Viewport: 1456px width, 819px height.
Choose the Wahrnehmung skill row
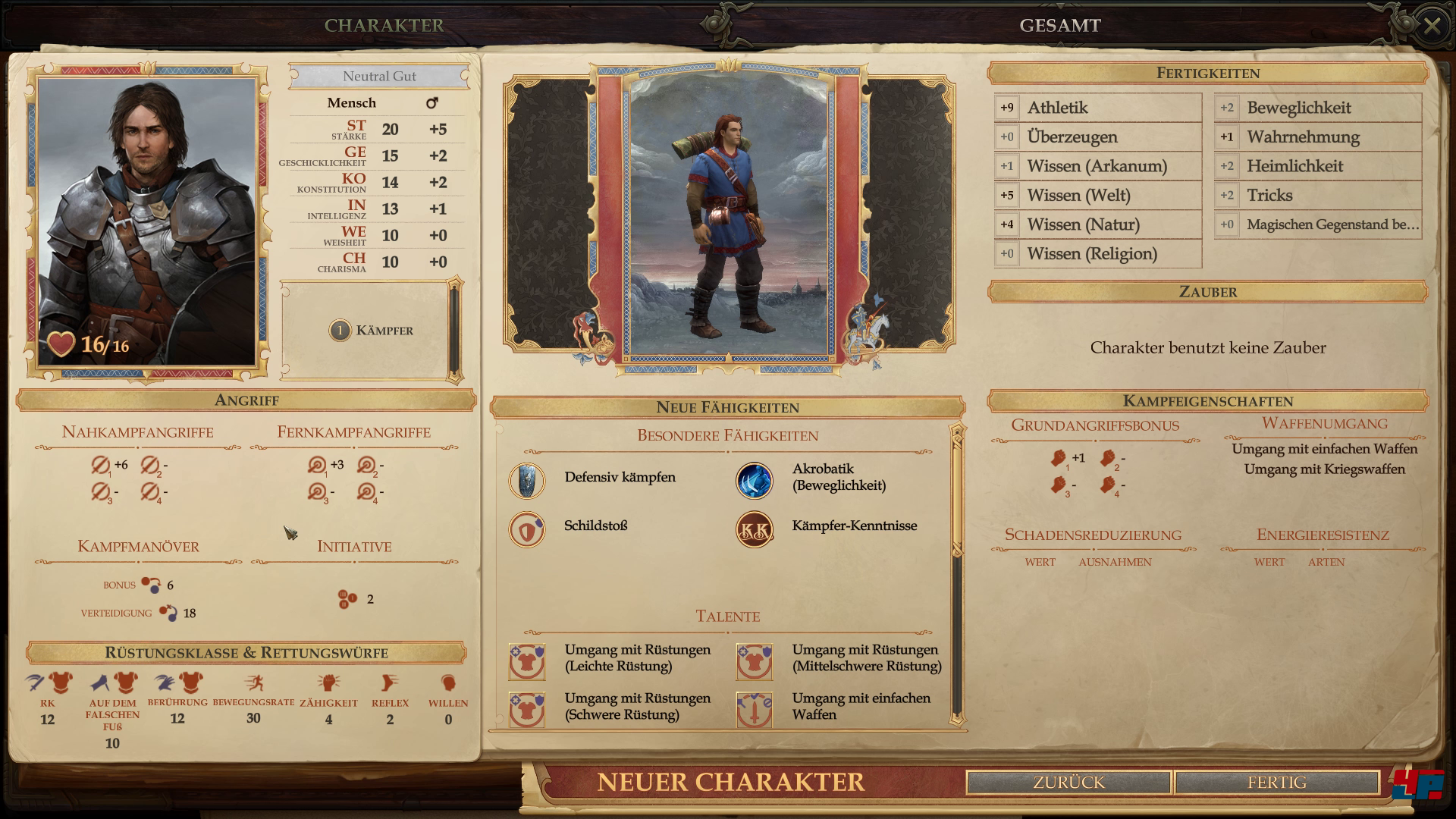tap(1317, 137)
